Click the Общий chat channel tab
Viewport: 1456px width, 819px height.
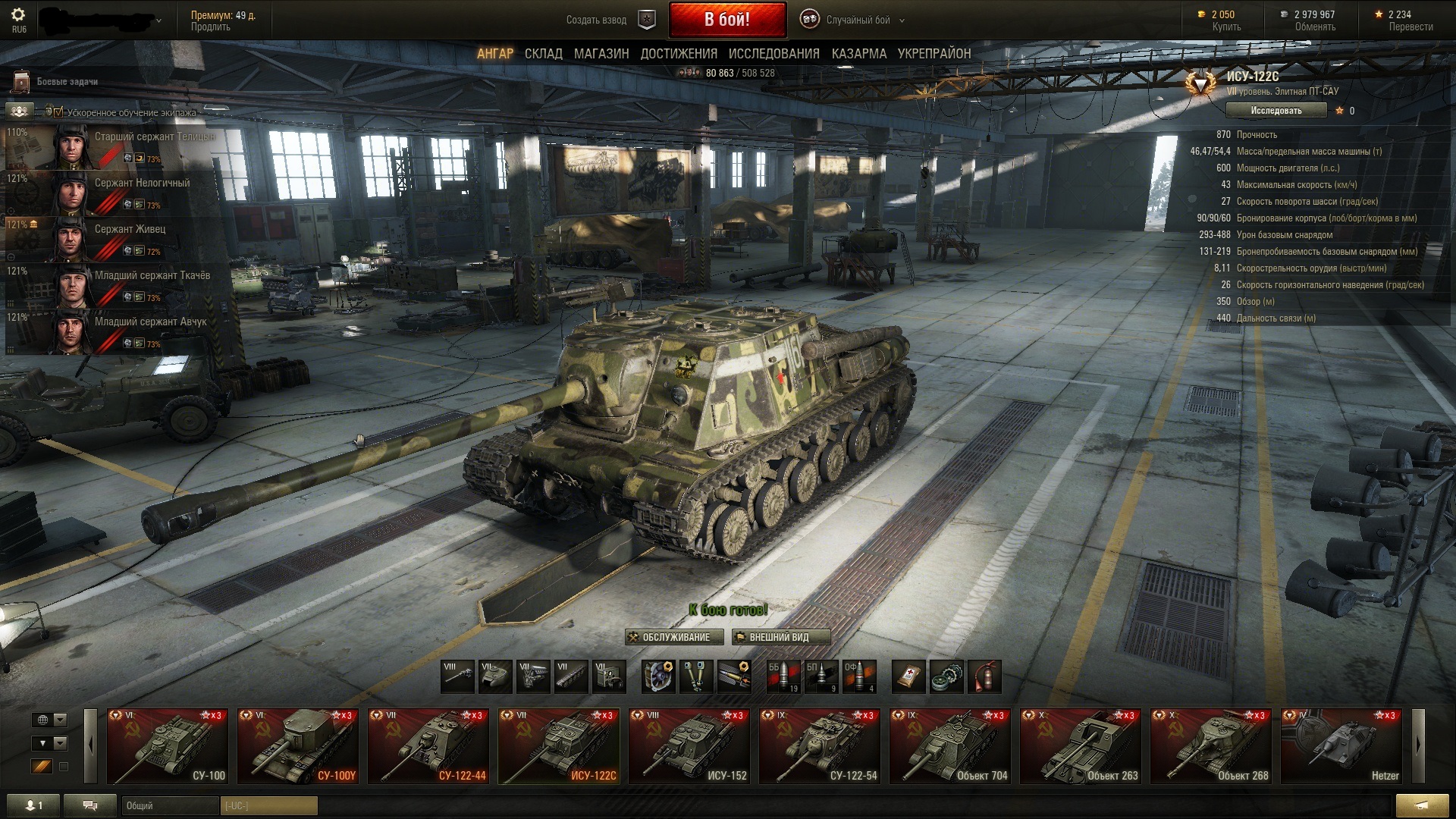[168, 805]
